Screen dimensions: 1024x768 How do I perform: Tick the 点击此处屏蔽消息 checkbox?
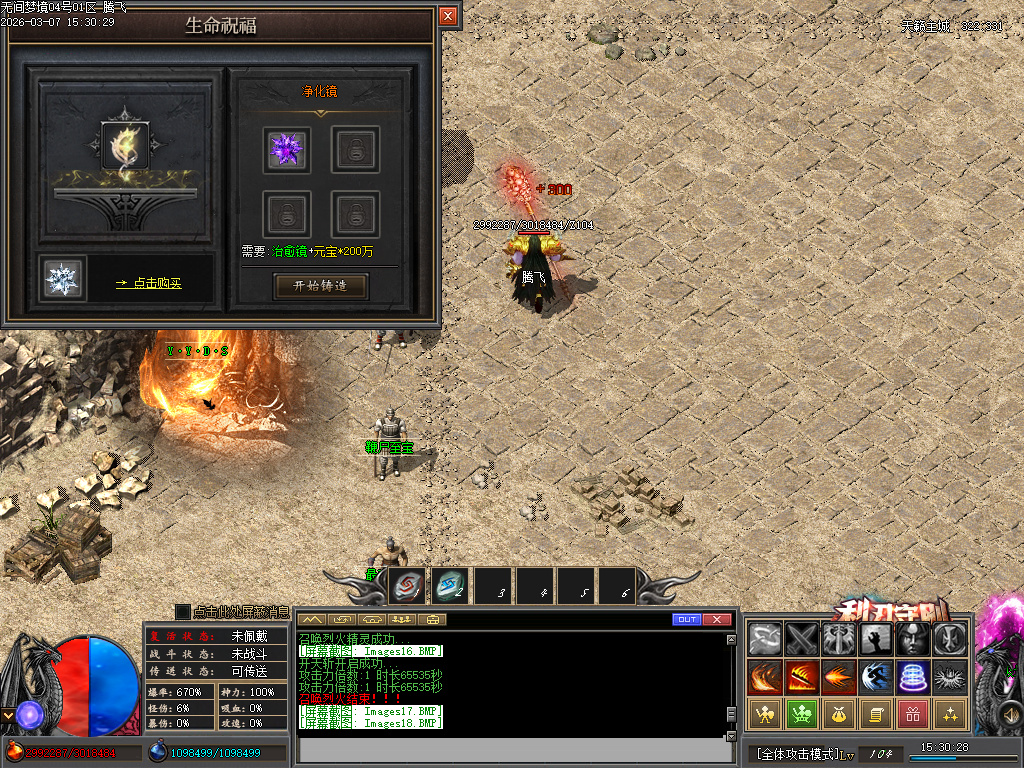pos(182,611)
